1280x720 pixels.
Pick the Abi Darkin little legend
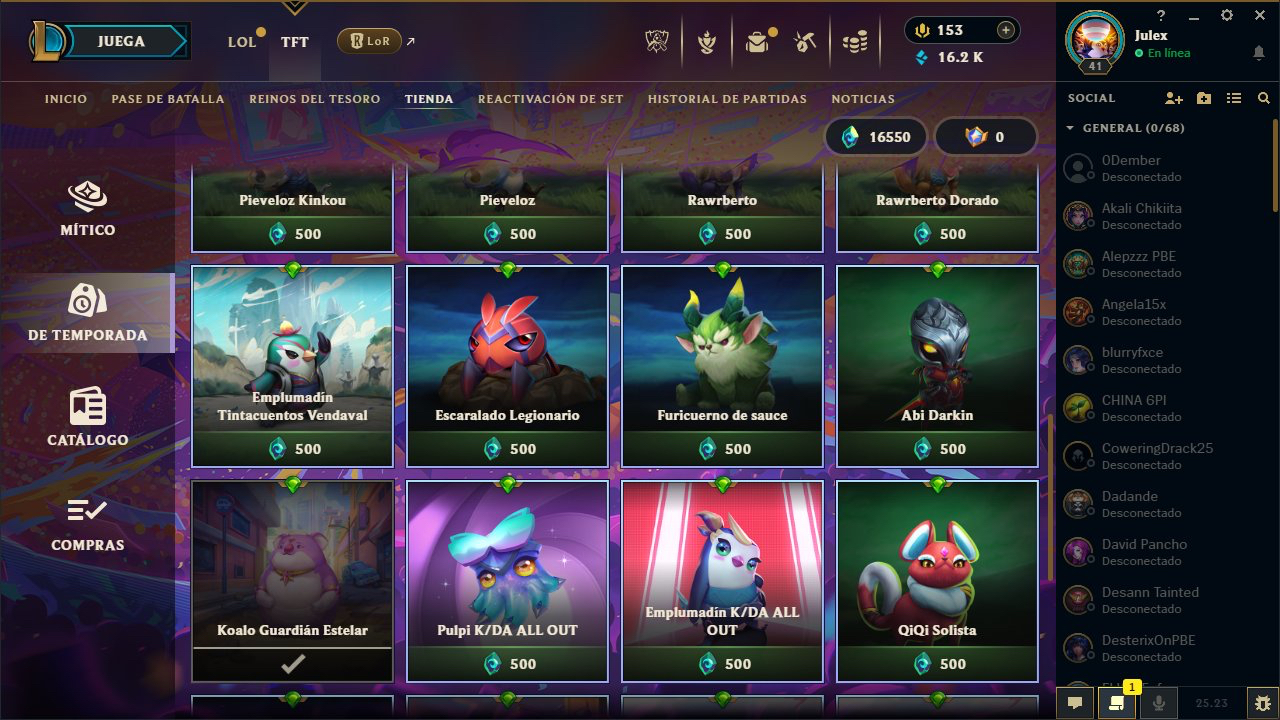(937, 366)
